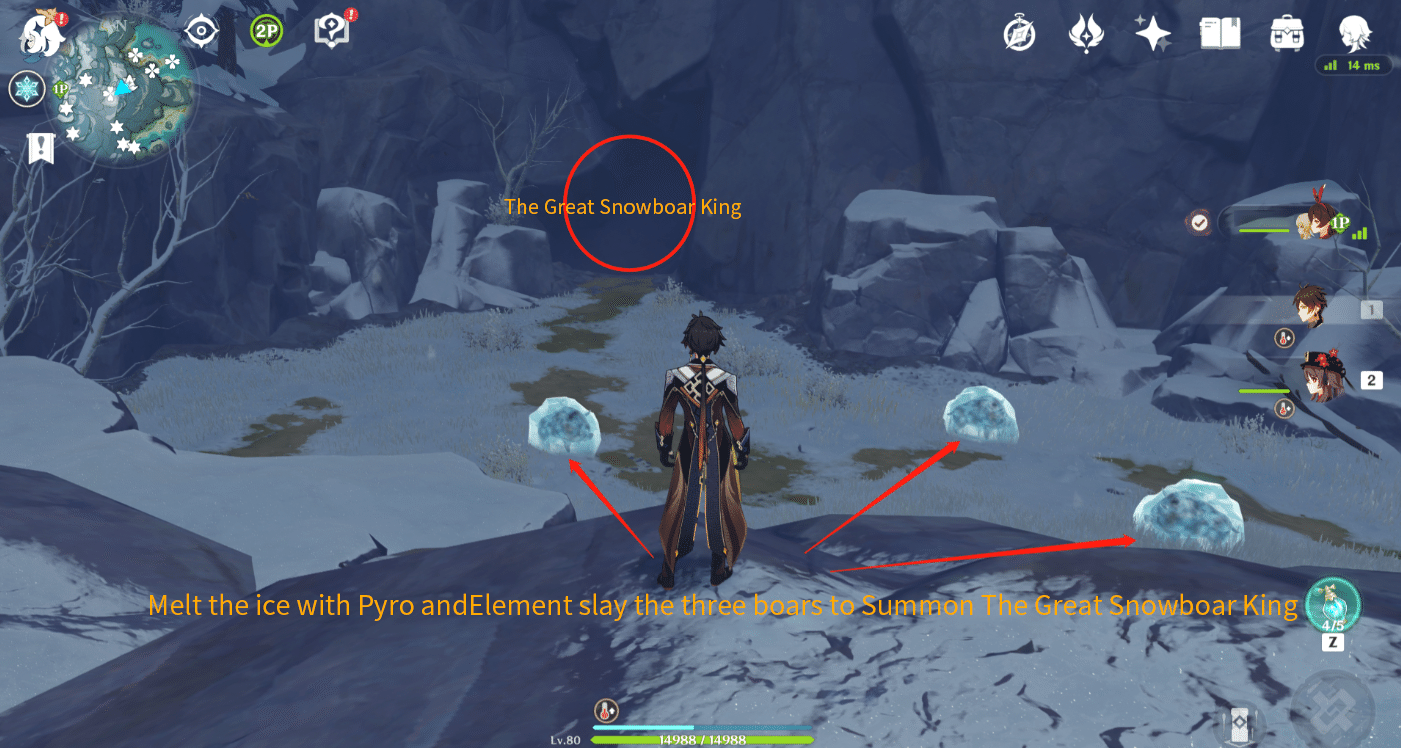Open the Adventurer Handbook quest guide
Viewport: 1401px width, 748px height.
333,30
